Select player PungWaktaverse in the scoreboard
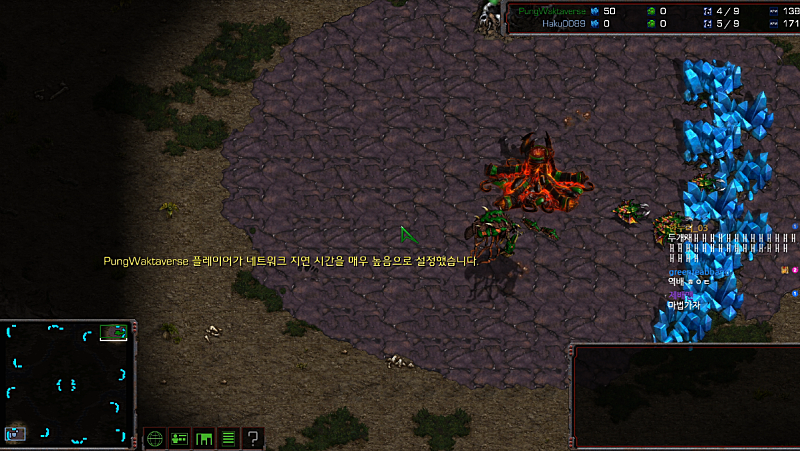800x451 pixels. (x=552, y=10)
